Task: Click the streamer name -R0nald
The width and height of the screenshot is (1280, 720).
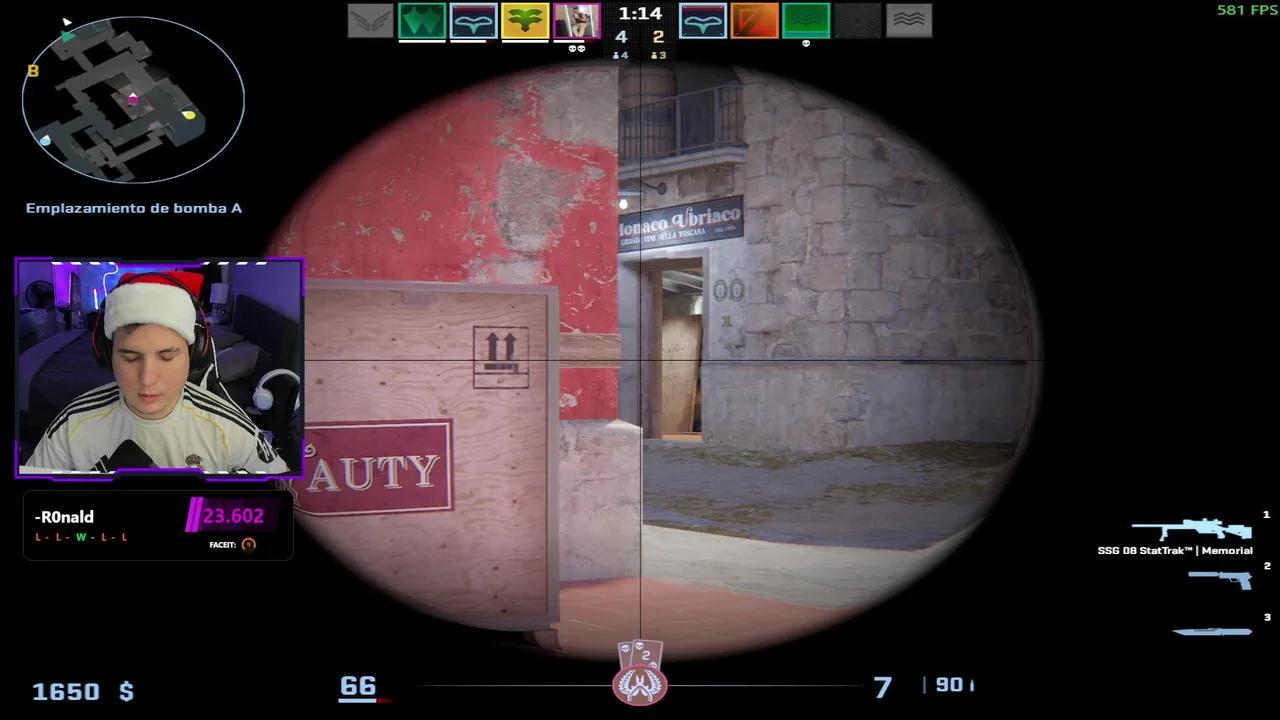Action: pyautogui.click(x=64, y=517)
